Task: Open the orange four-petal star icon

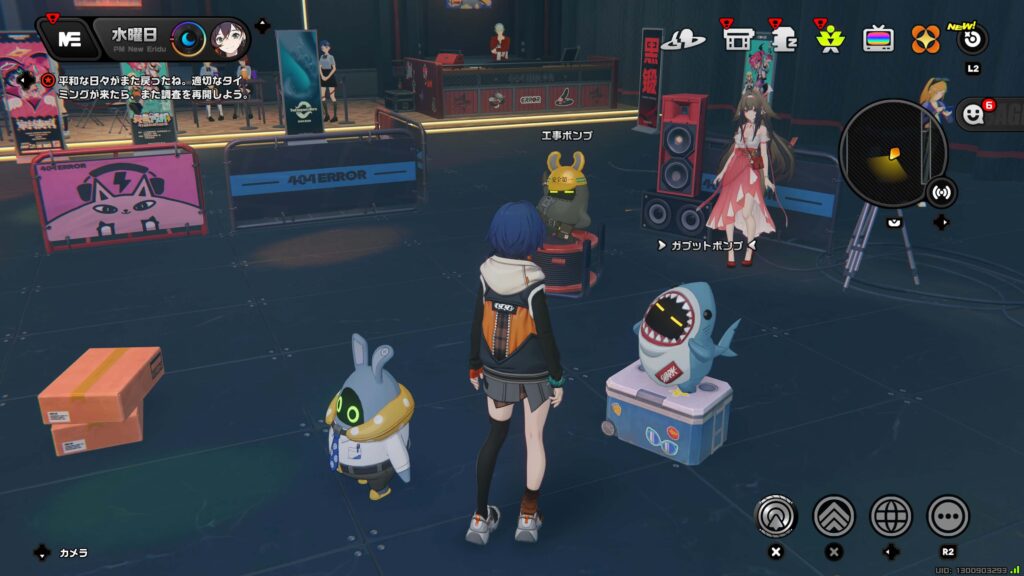Action: tap(926, 40)
